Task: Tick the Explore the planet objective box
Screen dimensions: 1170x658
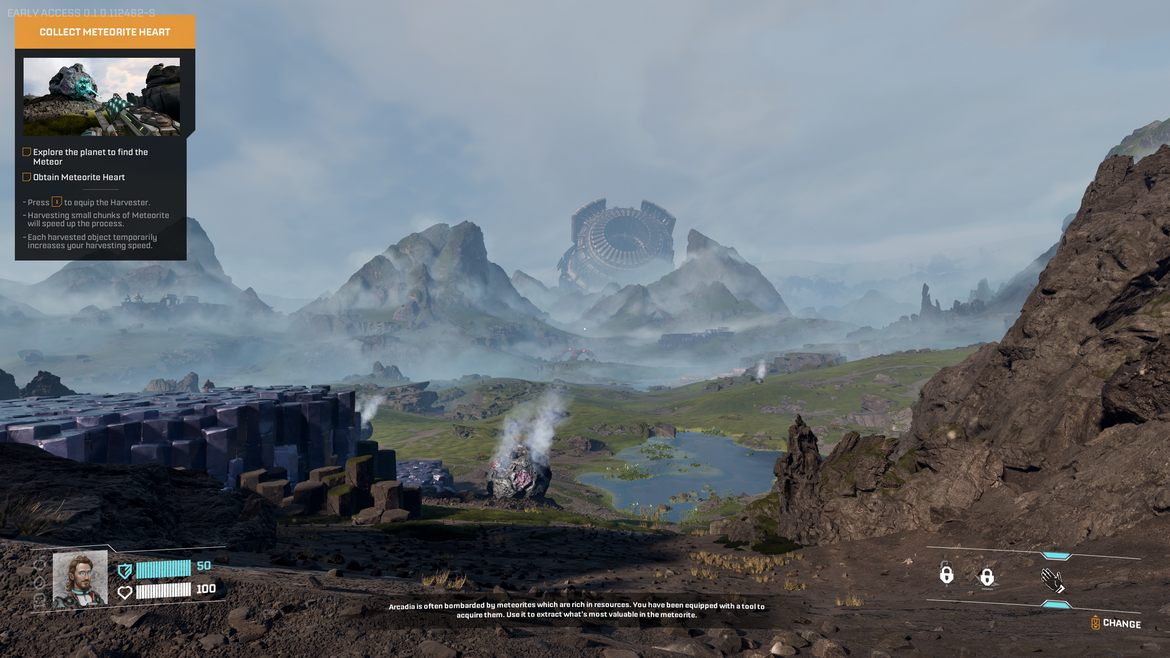Action: click(x=27, y=152)
